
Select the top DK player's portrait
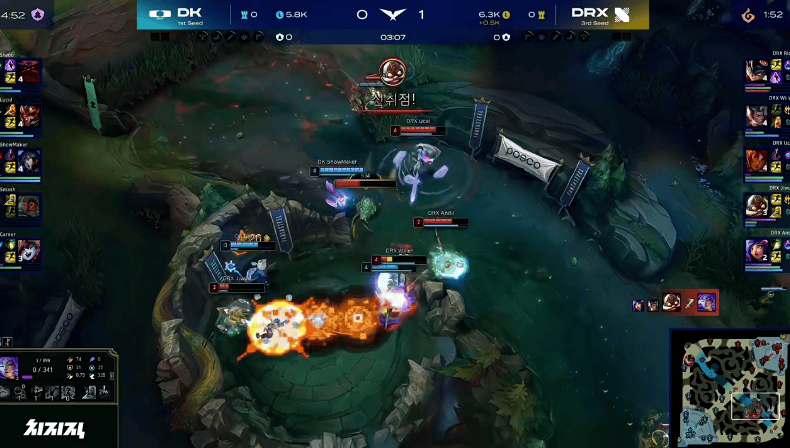click(29, 71)
